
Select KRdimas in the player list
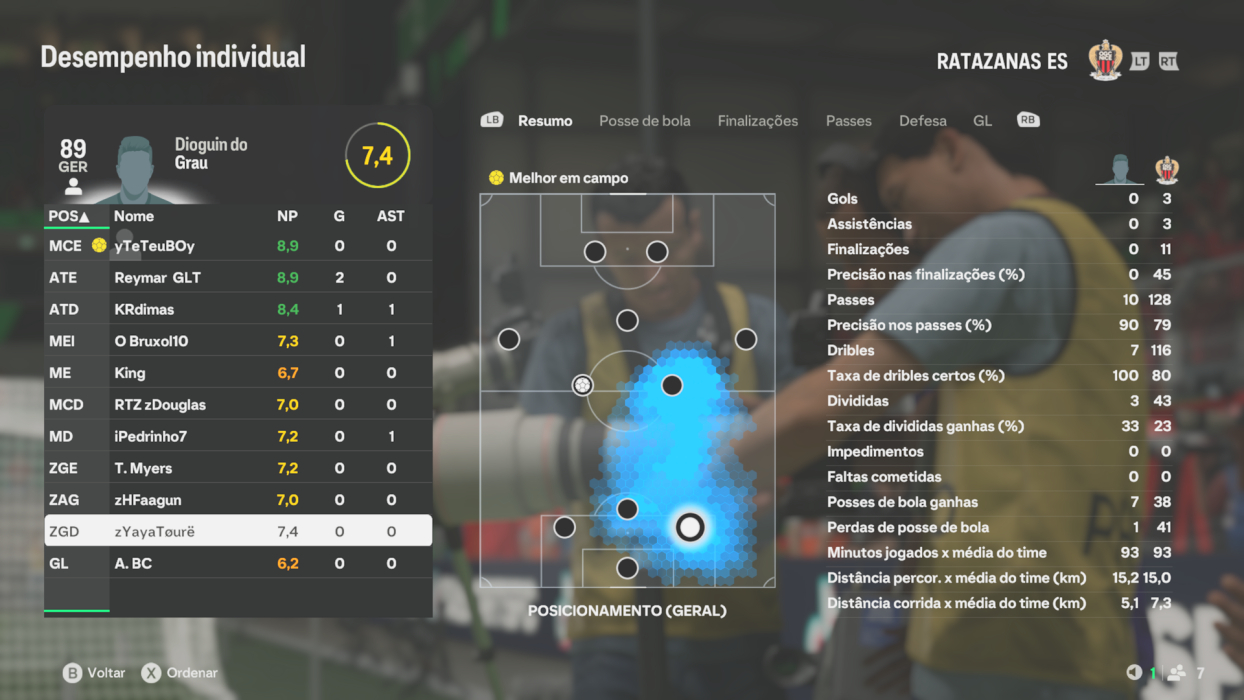coord(238,310)
